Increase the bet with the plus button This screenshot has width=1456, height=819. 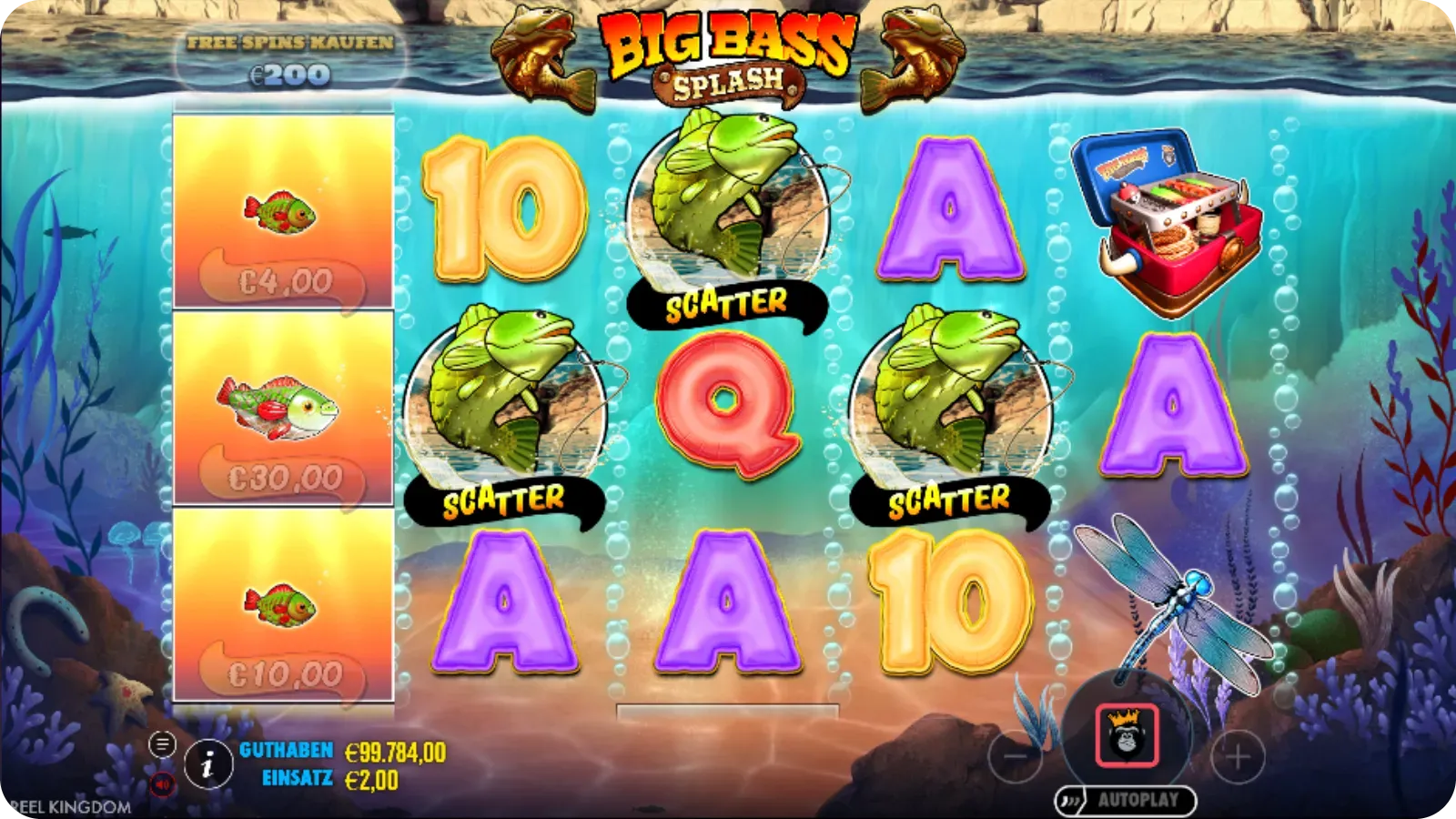coord(1238,755)
